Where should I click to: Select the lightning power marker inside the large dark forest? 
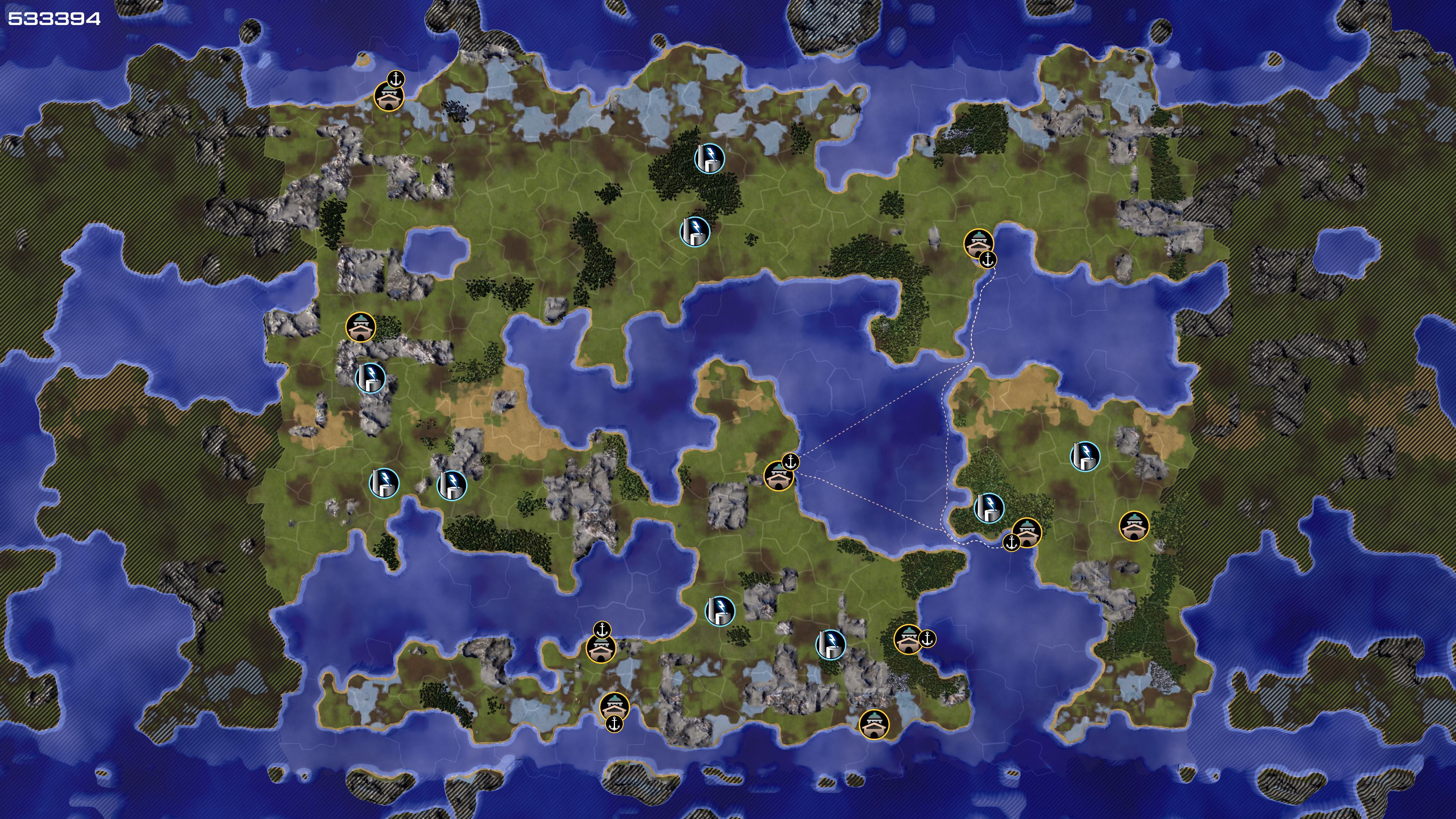click(709, 158)
